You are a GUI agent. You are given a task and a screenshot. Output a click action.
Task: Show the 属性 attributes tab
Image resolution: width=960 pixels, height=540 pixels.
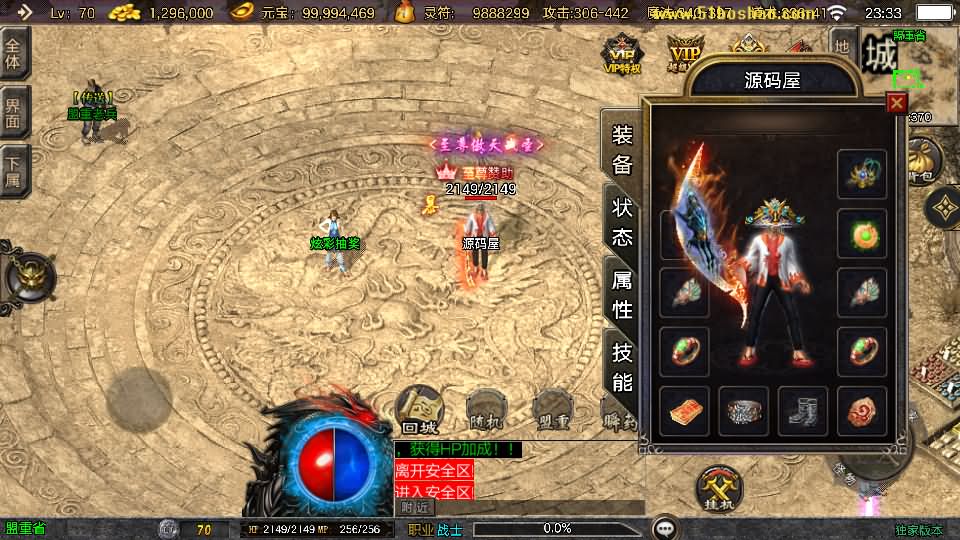click(x=622, y=296)
